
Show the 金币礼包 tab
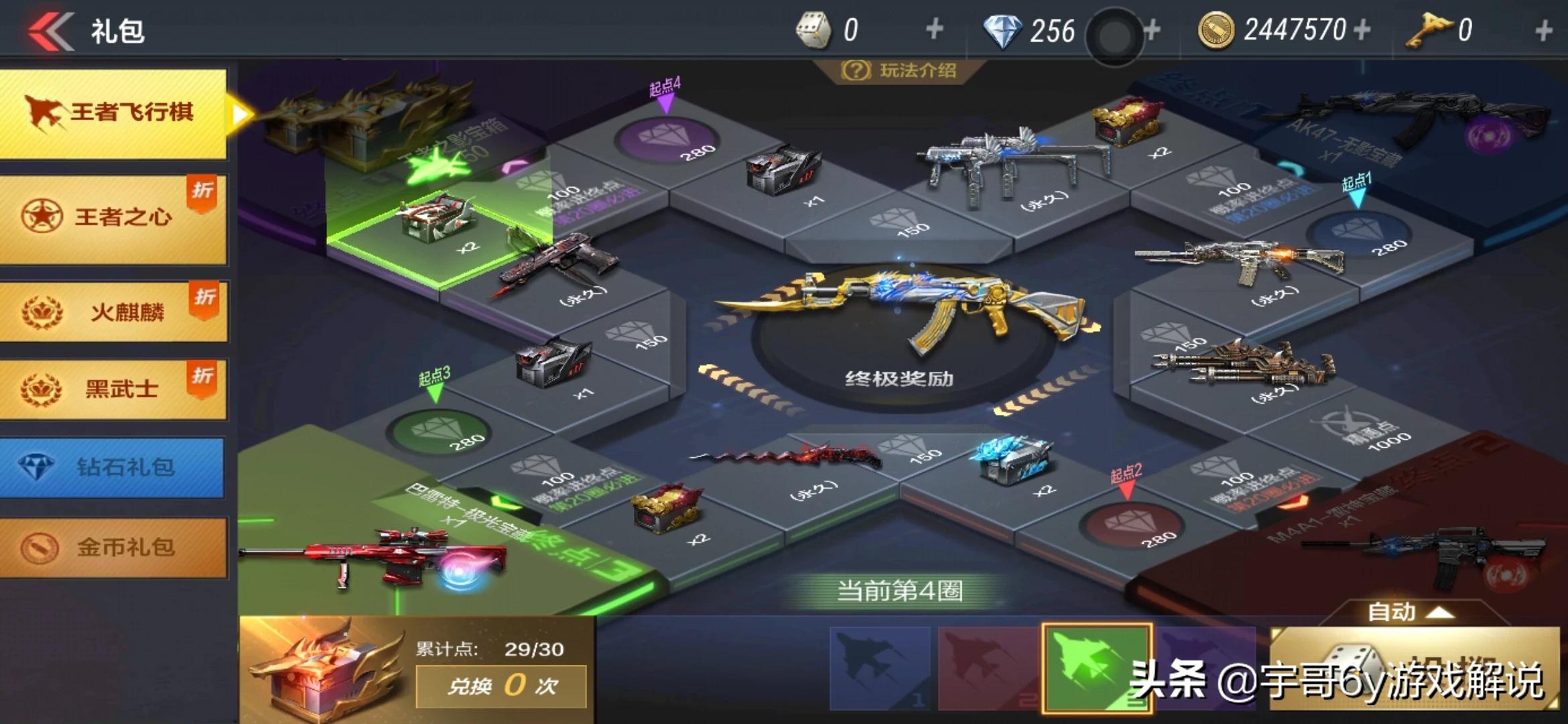[114, 547]
